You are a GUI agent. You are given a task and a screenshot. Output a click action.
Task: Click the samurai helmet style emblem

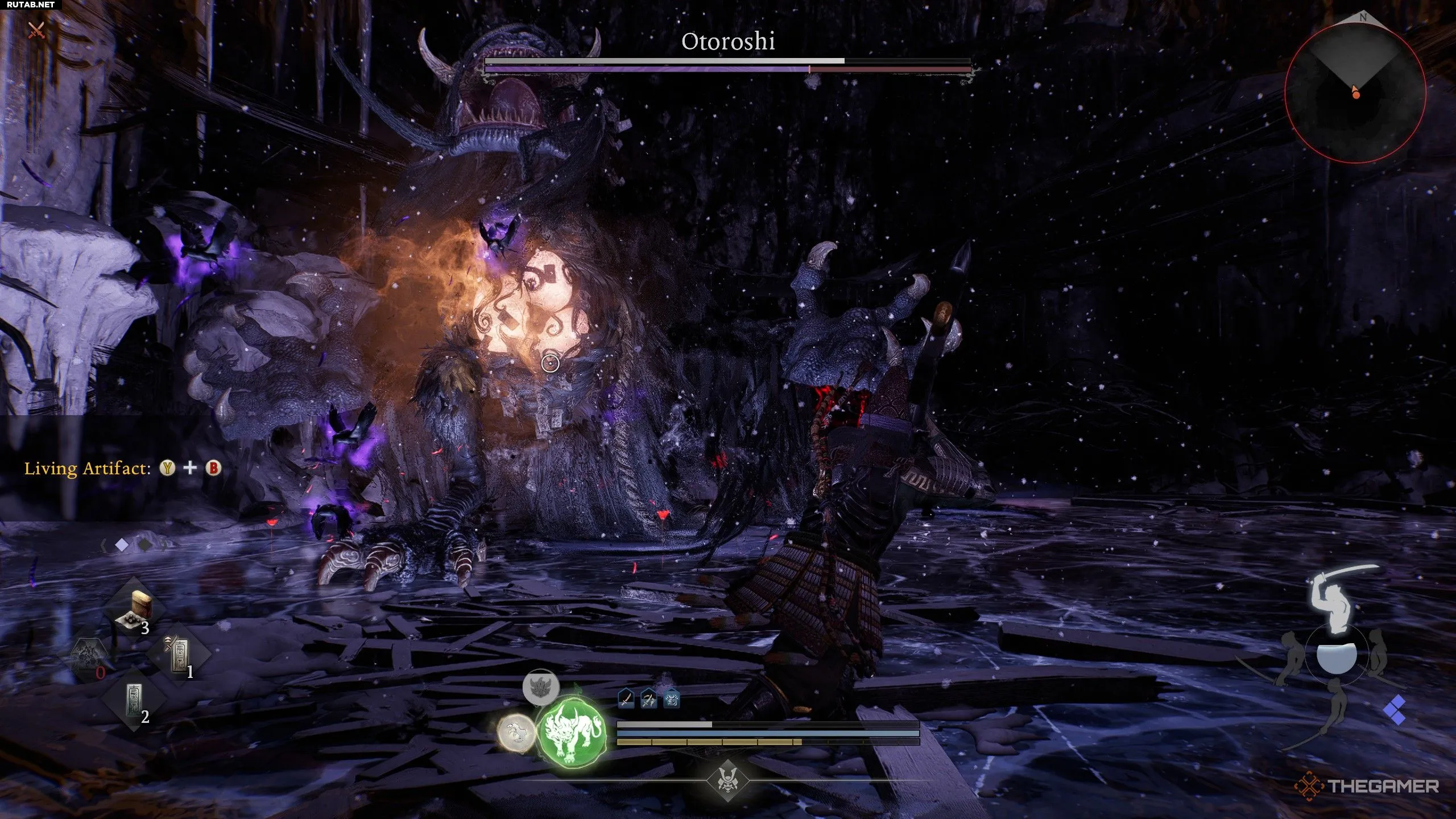(x=727, y=780)
